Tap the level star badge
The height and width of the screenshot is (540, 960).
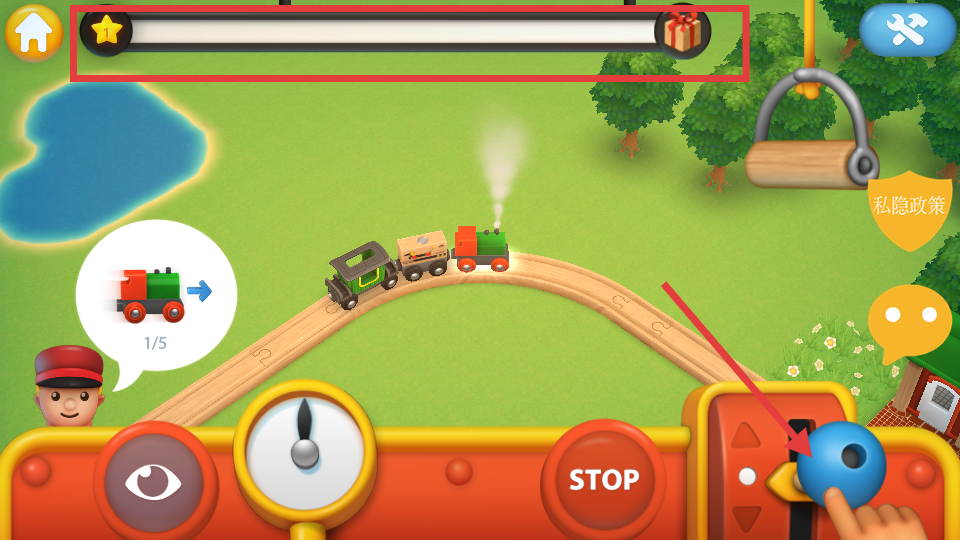pos(106,31)
